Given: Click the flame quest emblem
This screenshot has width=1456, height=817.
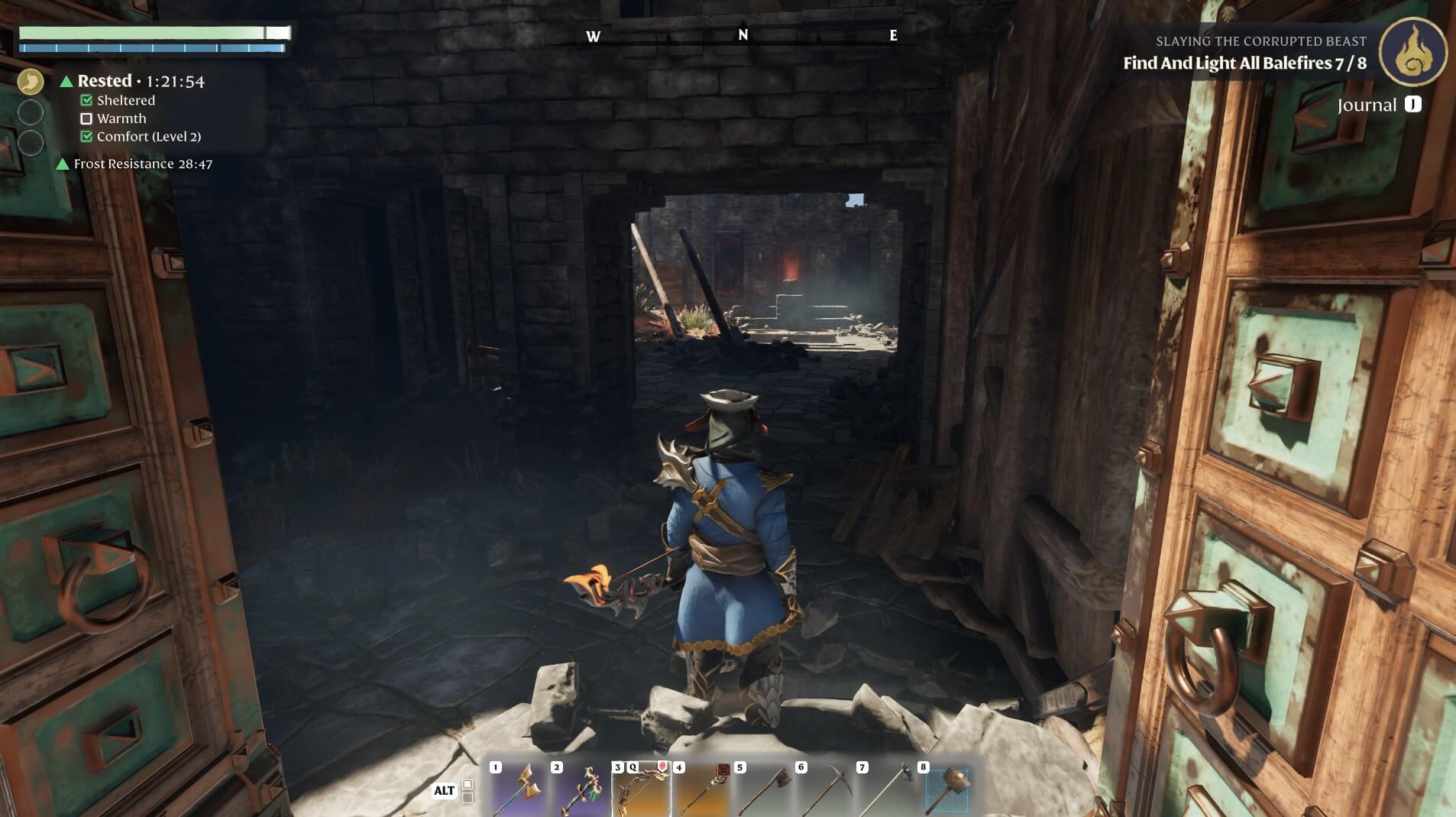Looking at the screenshot, I should point(1412,52).
